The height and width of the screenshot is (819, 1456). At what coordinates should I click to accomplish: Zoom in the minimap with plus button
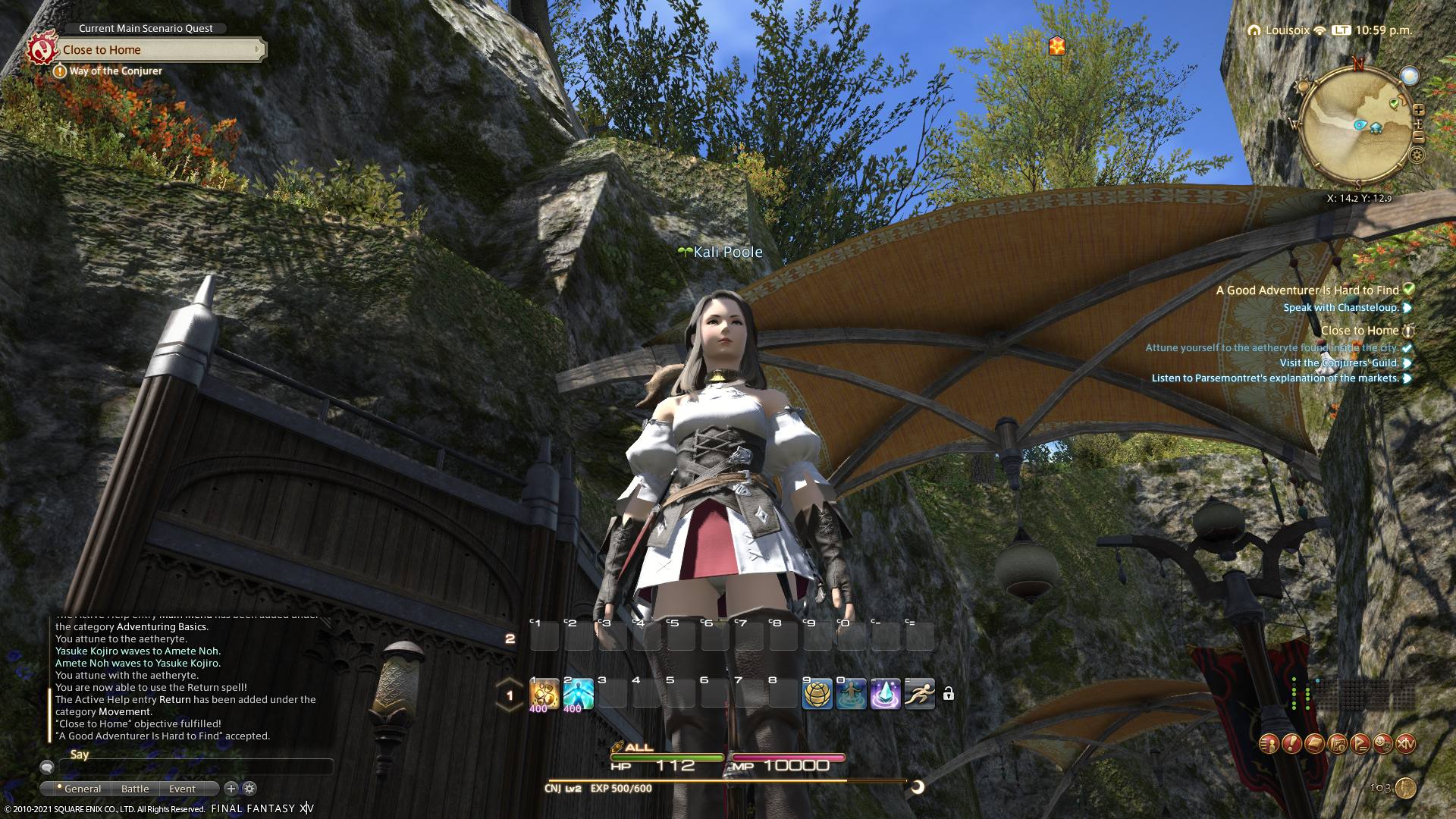click(x=1418, y=110)
